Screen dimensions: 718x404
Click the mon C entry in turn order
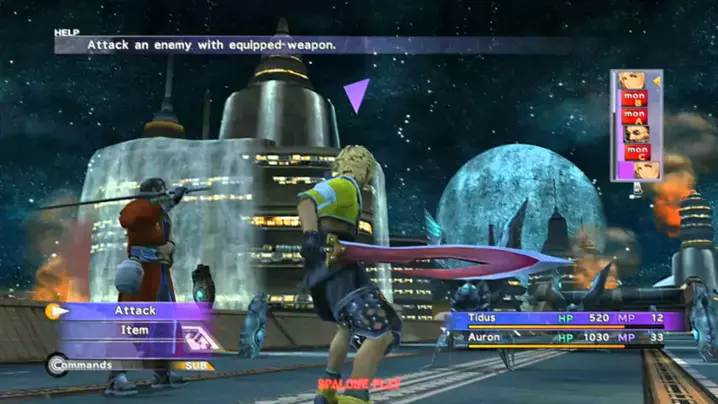tap(634, 152)
